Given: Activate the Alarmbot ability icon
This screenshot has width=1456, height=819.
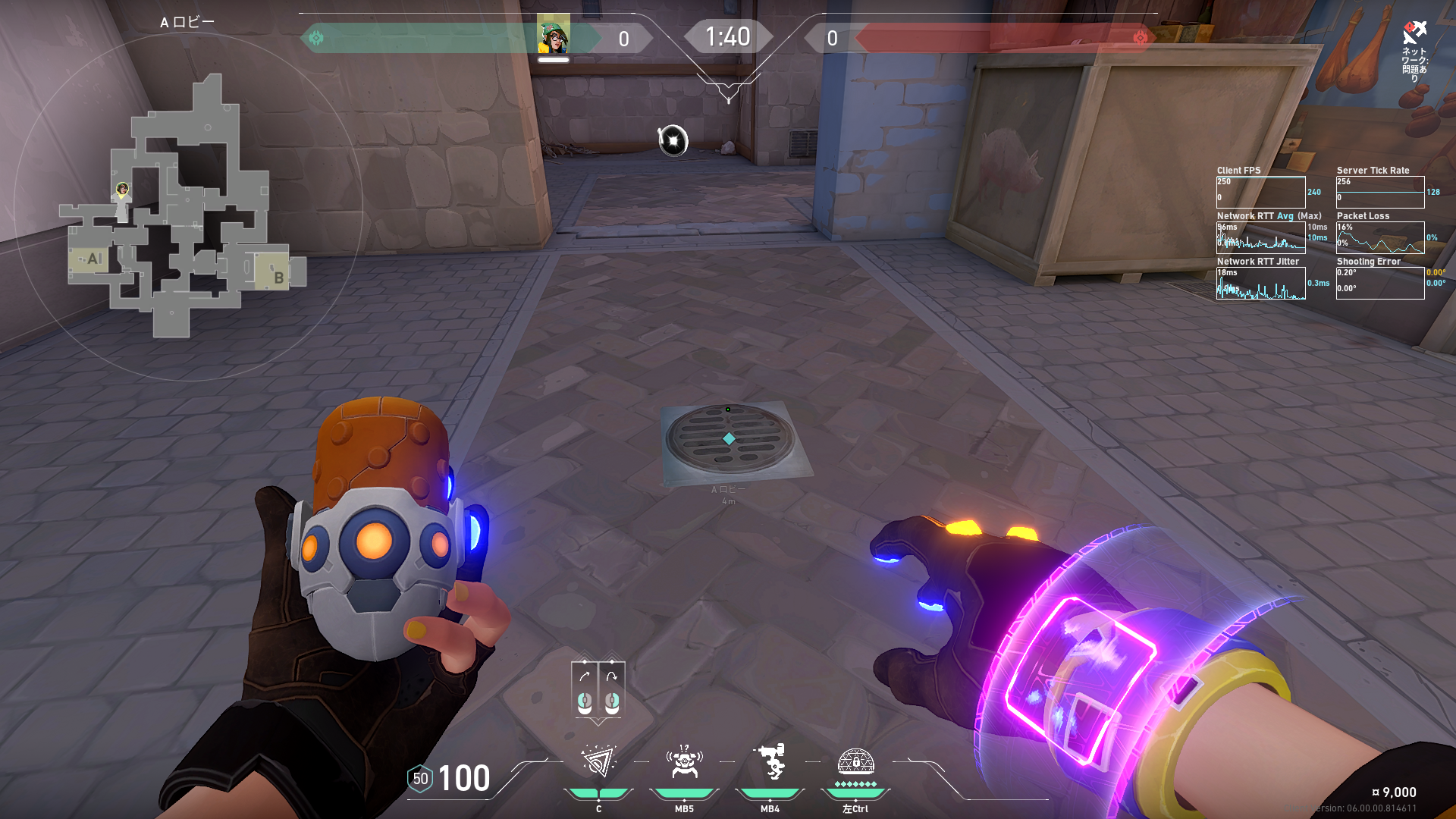Looking at the screenshot, I should [x=684, y=763].
